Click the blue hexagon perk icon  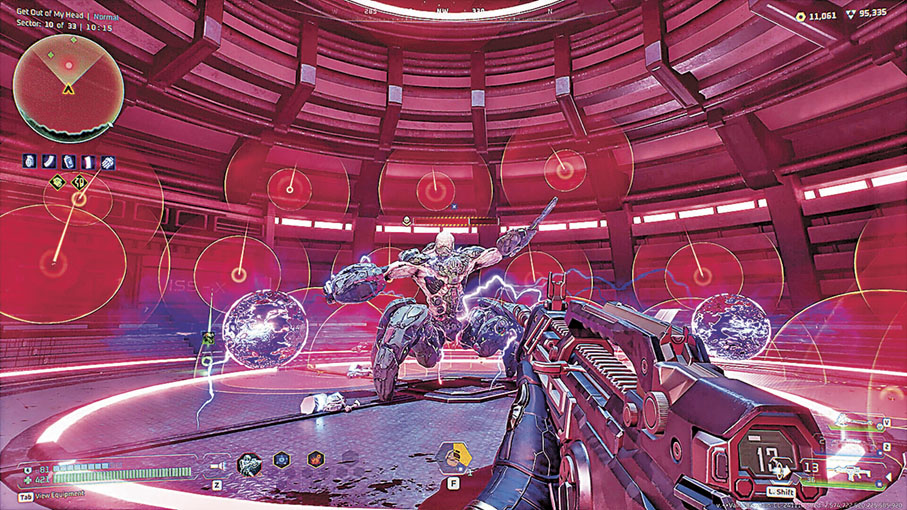pyautogui.click(x=283, y=462)
